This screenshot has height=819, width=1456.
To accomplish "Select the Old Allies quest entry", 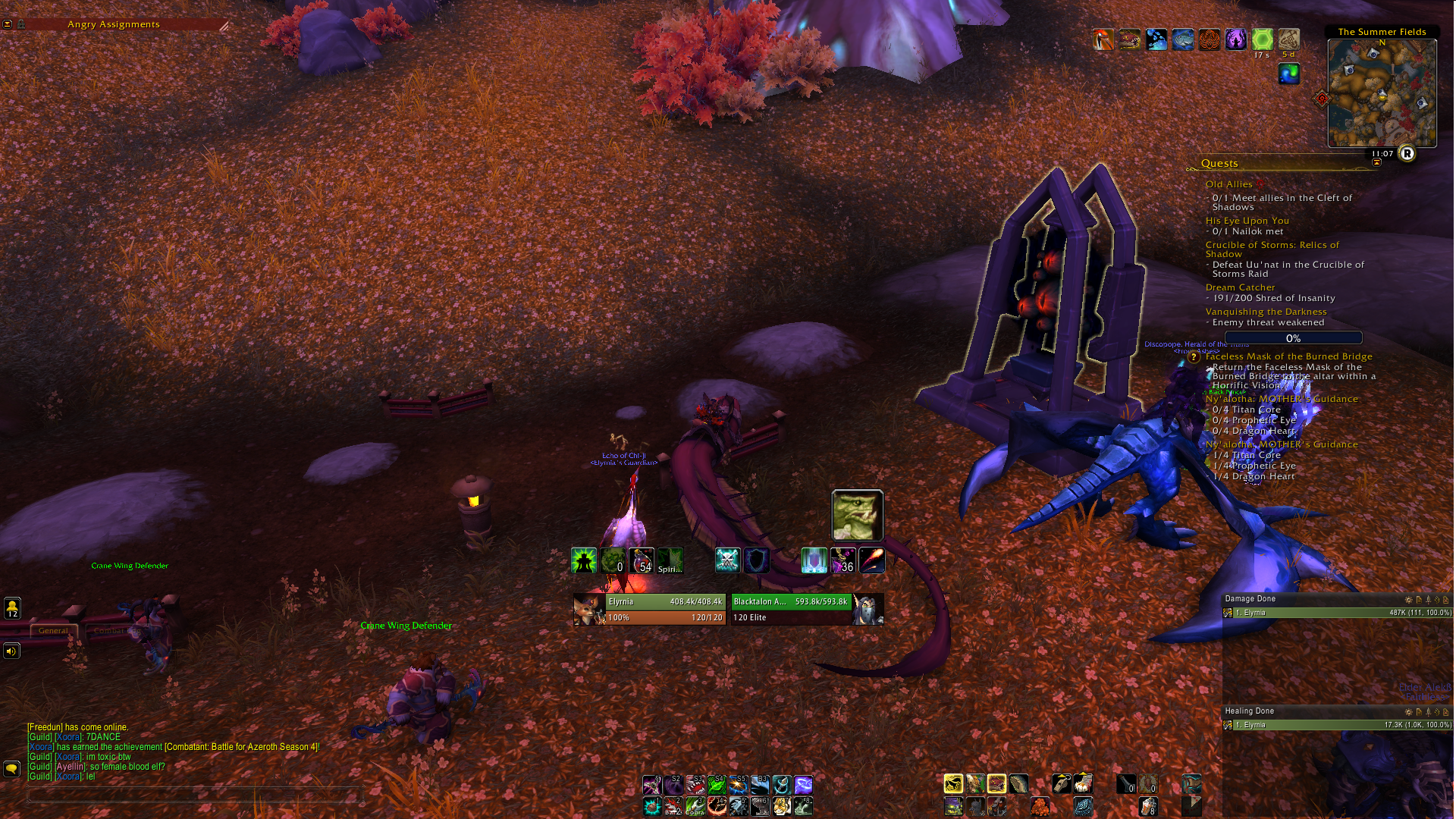I will [x=1228, y=184].
